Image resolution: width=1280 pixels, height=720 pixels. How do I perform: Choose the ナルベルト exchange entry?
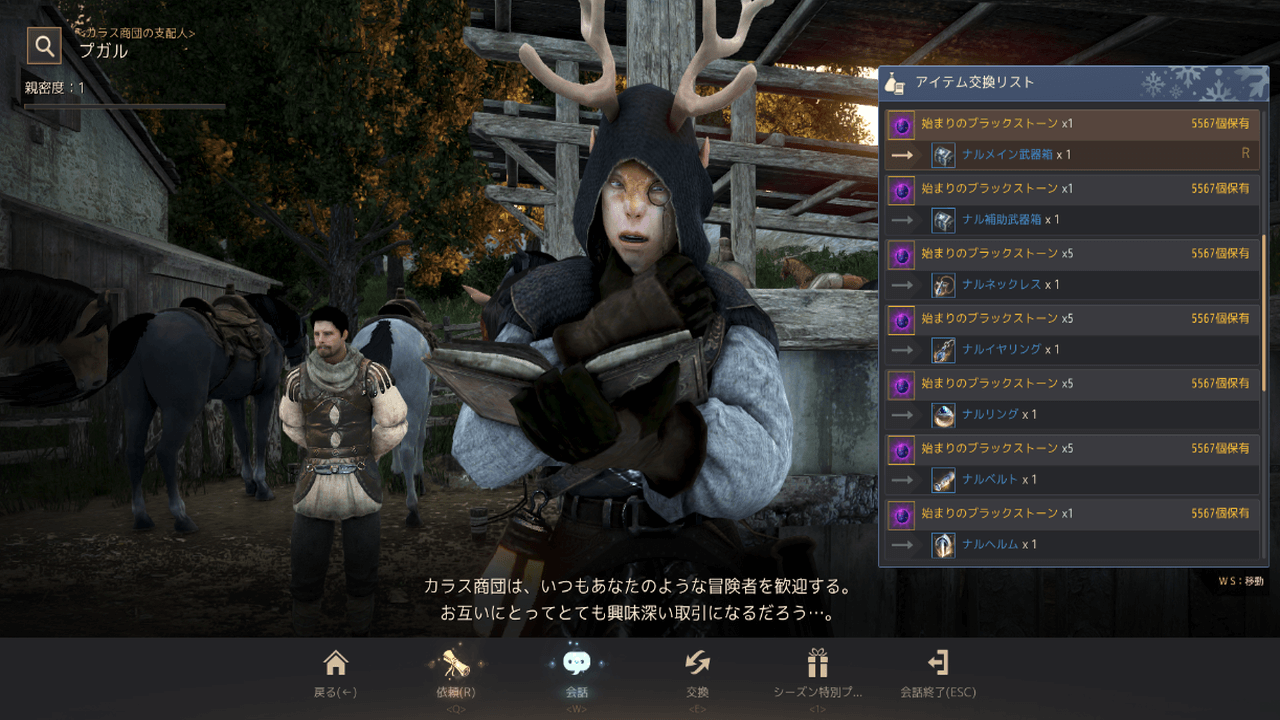click(x=1072, y=464)
